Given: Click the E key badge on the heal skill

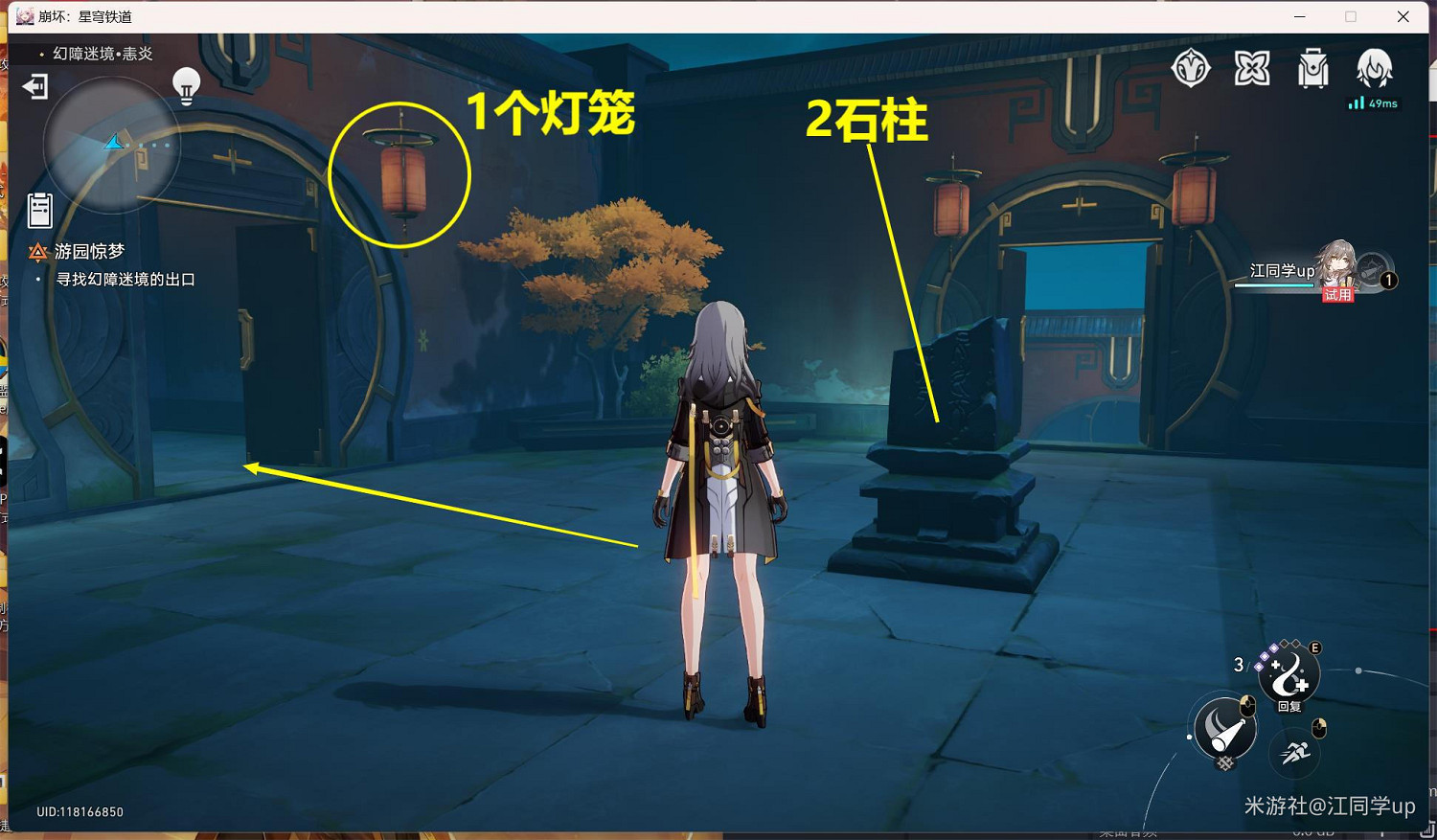Looking at the screenshot, I should click(x=1317, y=648).
